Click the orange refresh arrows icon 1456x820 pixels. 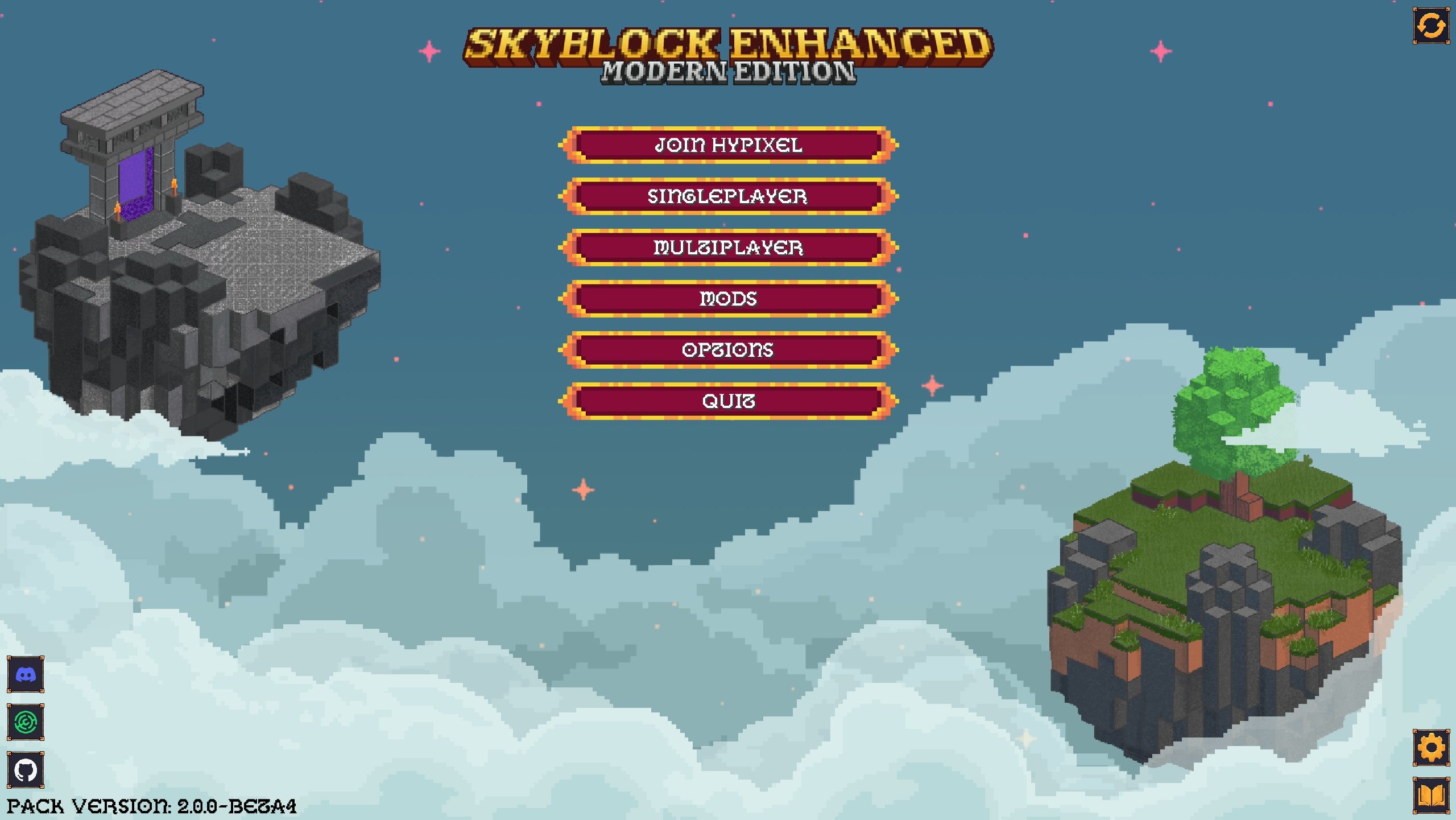click(x=1431, y=26)
